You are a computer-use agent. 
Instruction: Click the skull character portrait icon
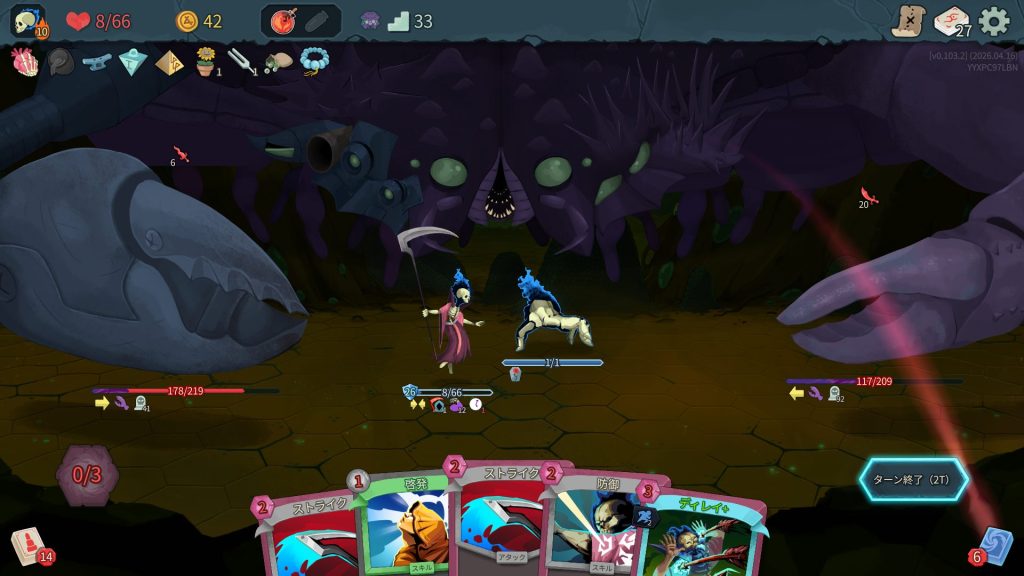click(27, 21)
